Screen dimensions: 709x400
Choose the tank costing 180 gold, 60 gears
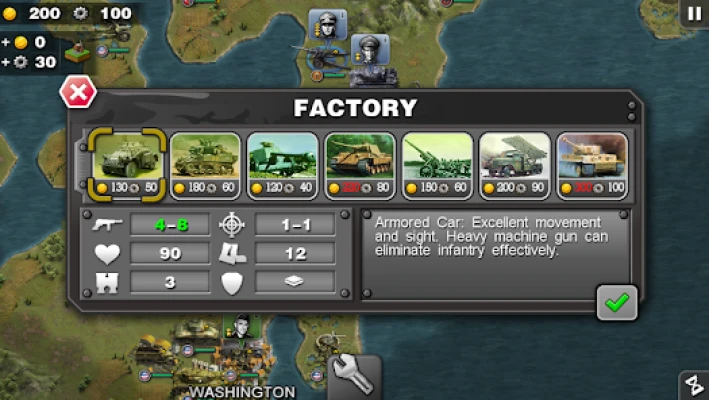click(205, 163)
